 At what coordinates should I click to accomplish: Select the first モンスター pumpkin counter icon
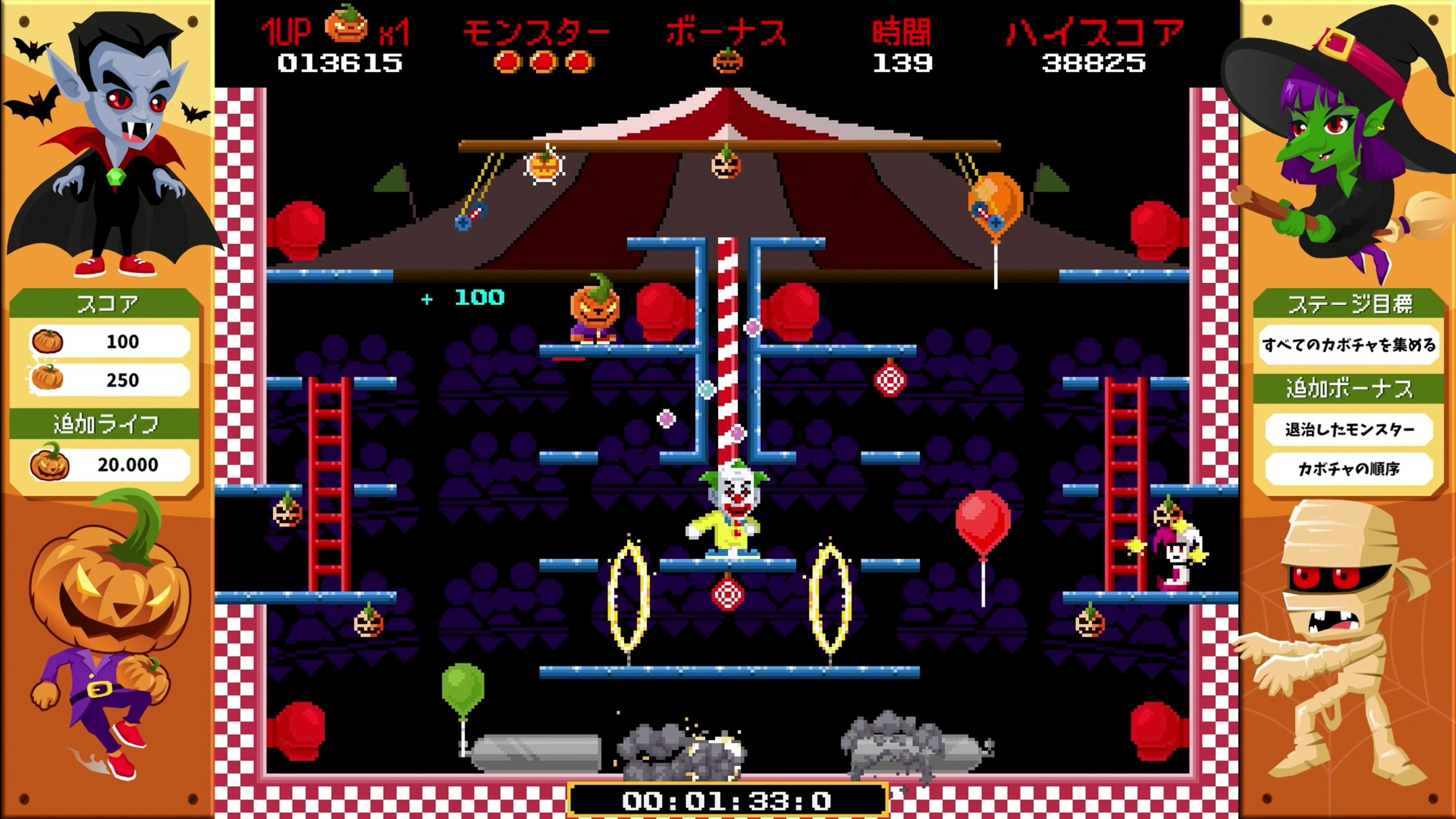click(x=508, y=62)
